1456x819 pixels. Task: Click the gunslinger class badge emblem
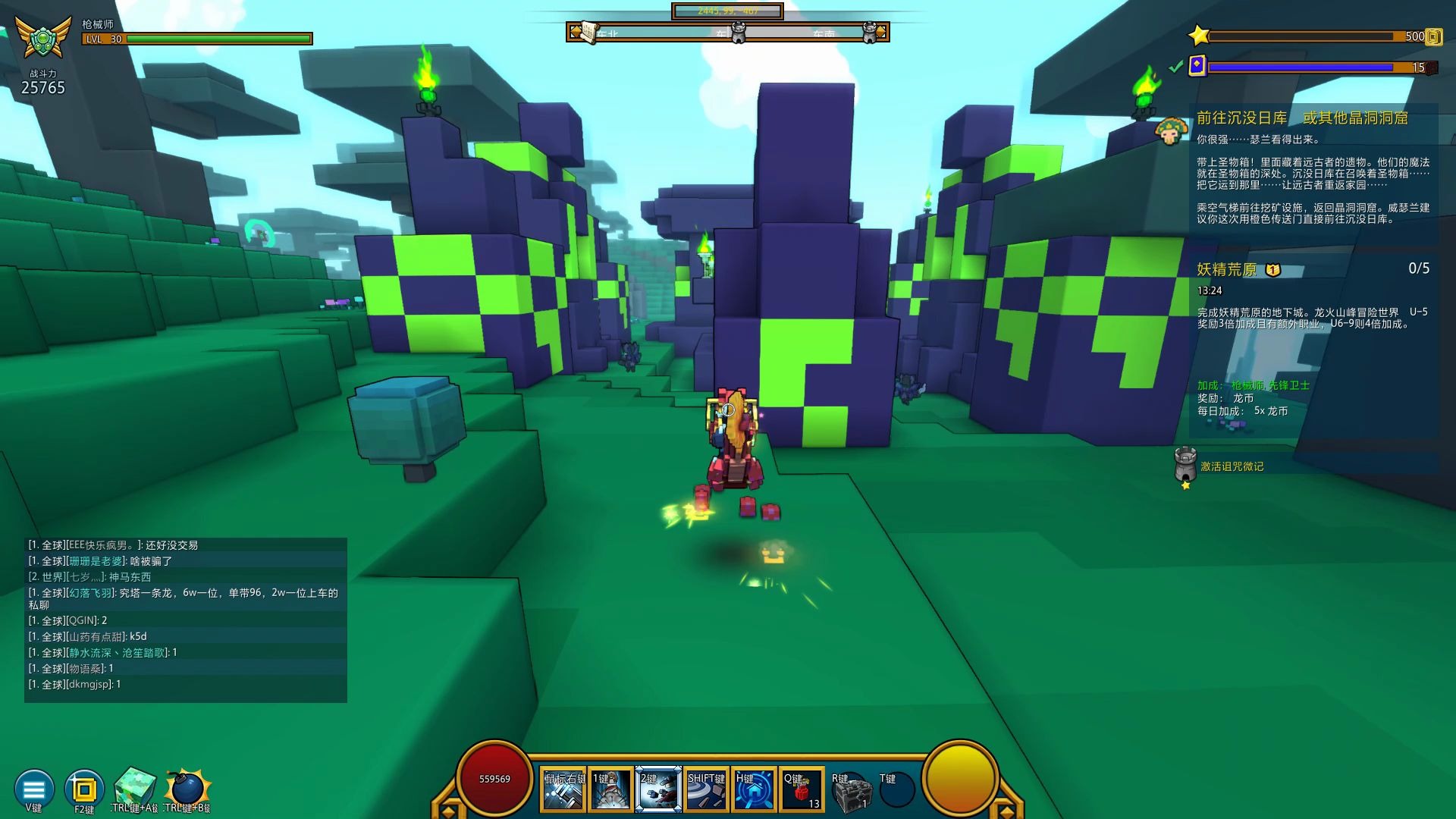click(x=37, y=39)
